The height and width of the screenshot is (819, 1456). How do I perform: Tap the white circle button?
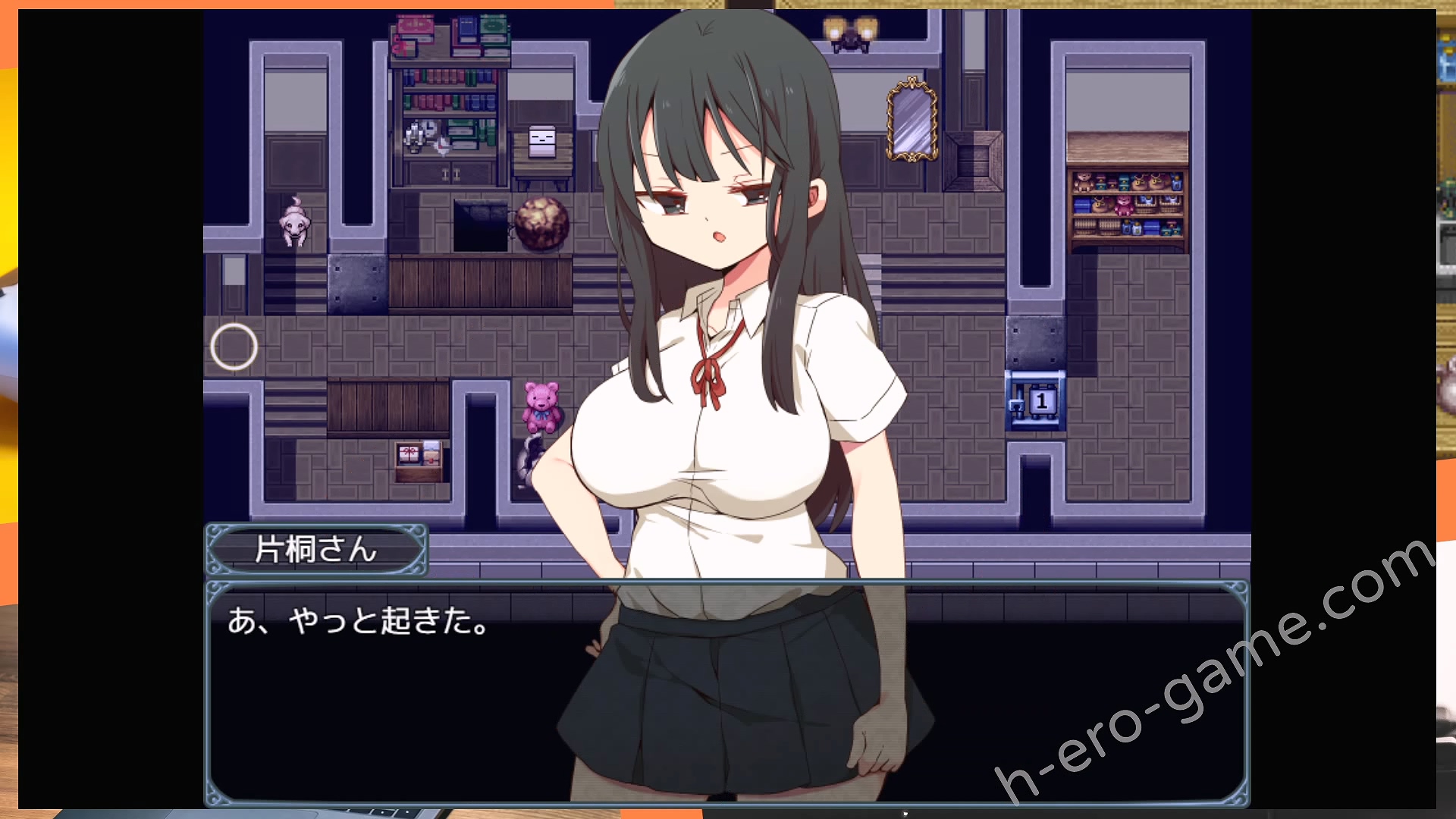point(234,347)
